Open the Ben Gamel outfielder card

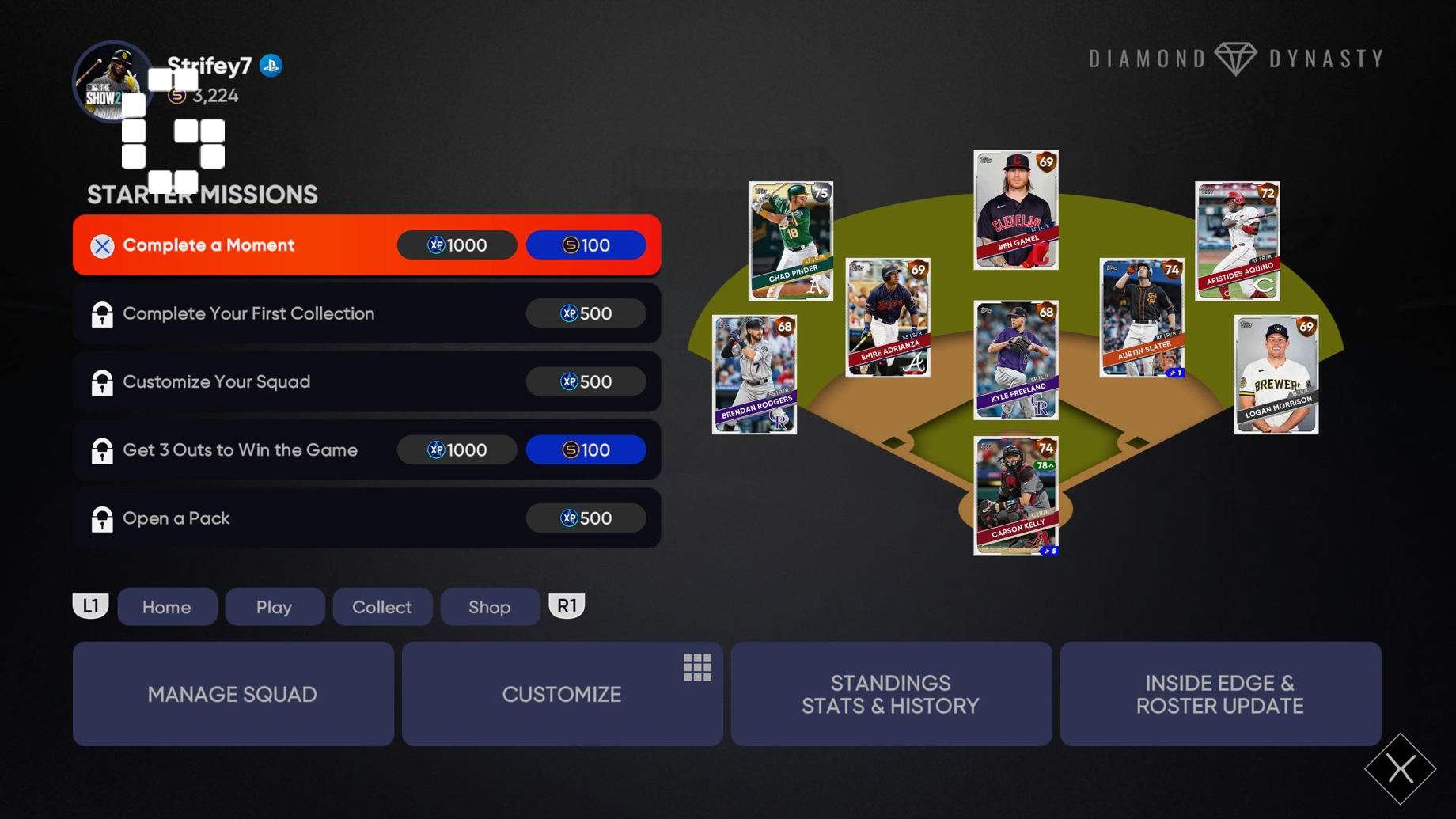1015,210
